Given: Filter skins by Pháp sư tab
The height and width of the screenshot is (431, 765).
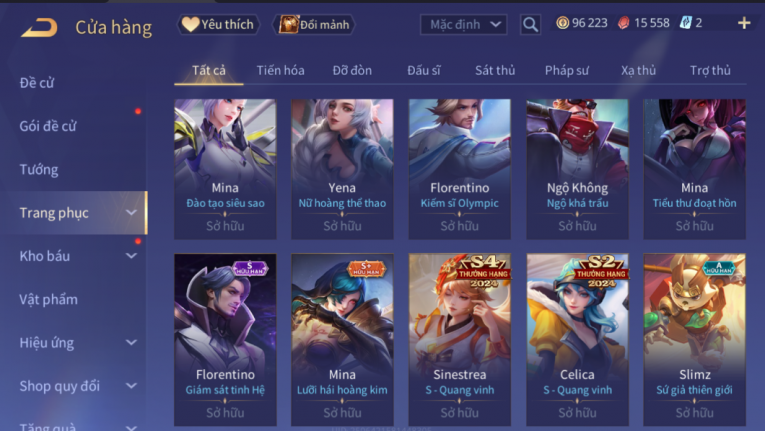Looking at the screenshot, I should [x=567, y=70].
